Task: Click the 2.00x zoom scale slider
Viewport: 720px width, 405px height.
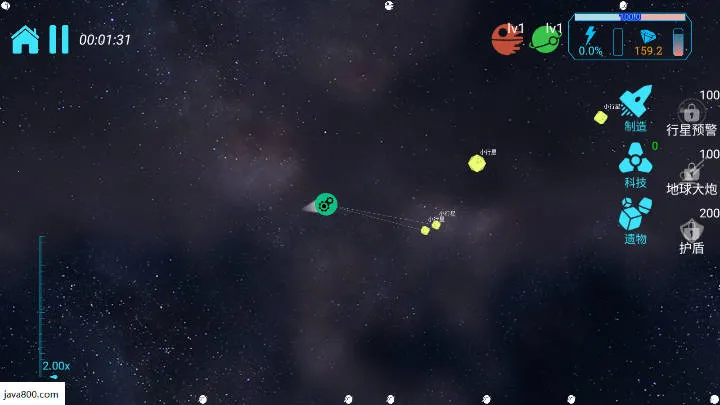Action: [42, 305]
